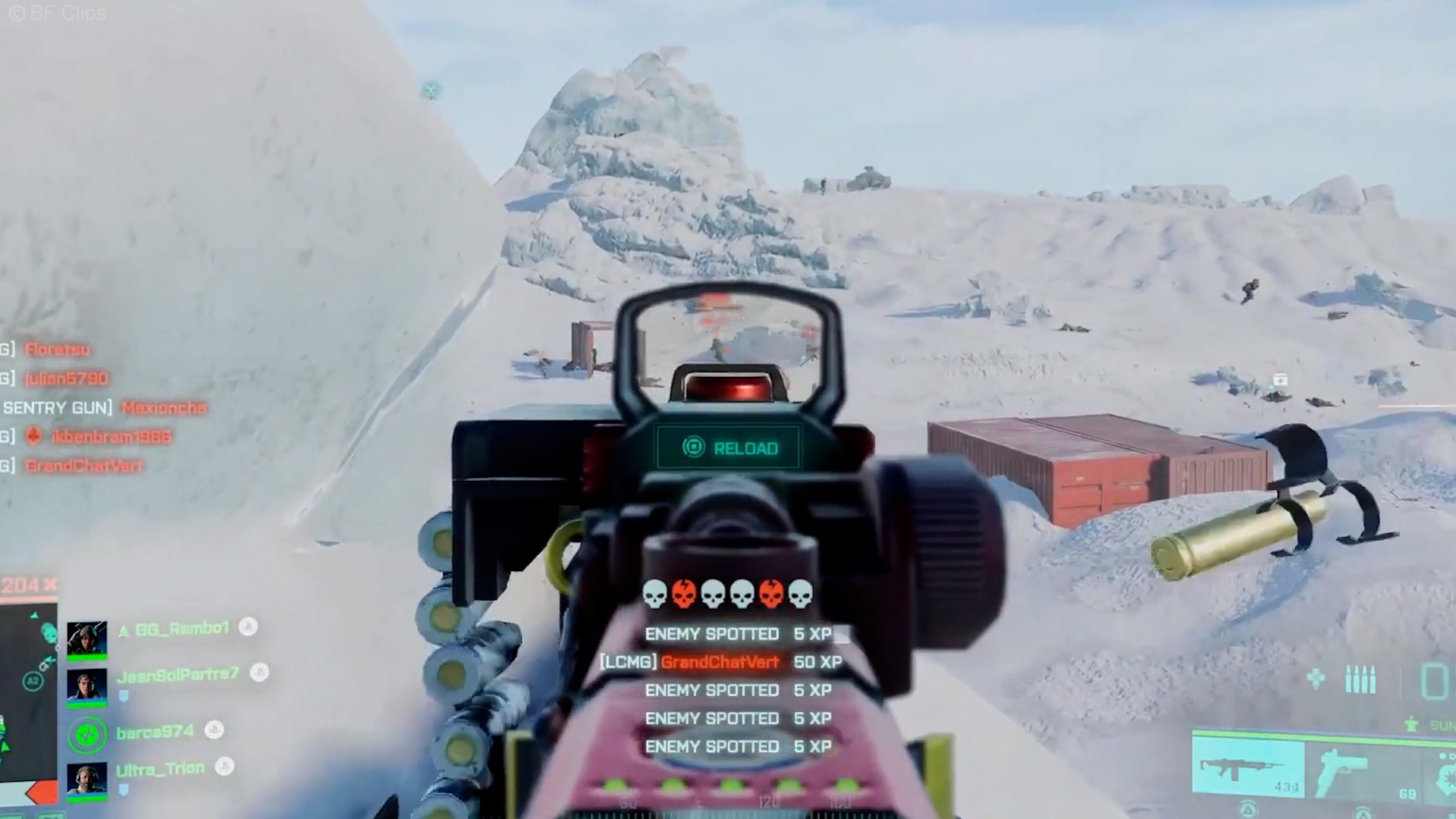Click the four-bullet ammo count icon

[1361, 679]
